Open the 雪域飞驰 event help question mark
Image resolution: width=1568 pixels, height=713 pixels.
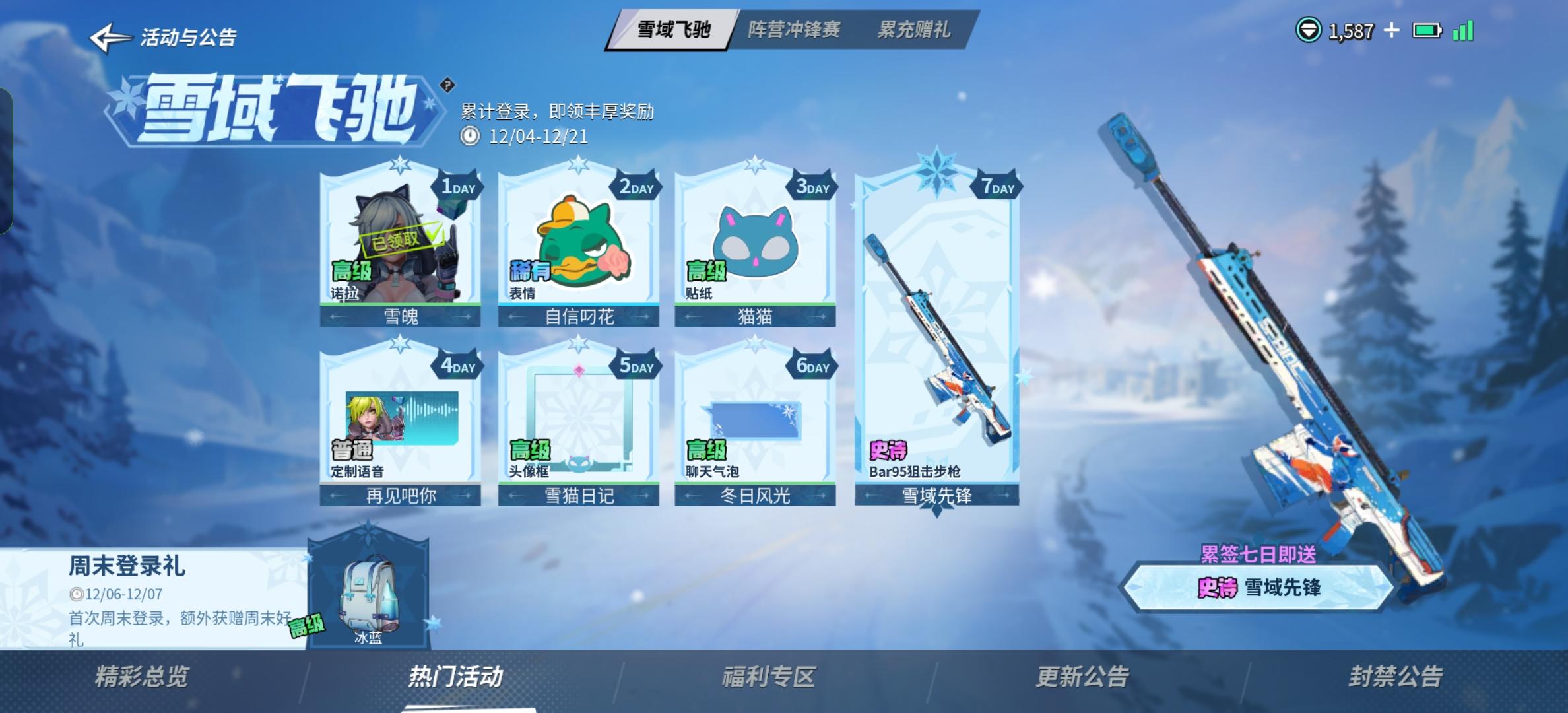point(447,83)
